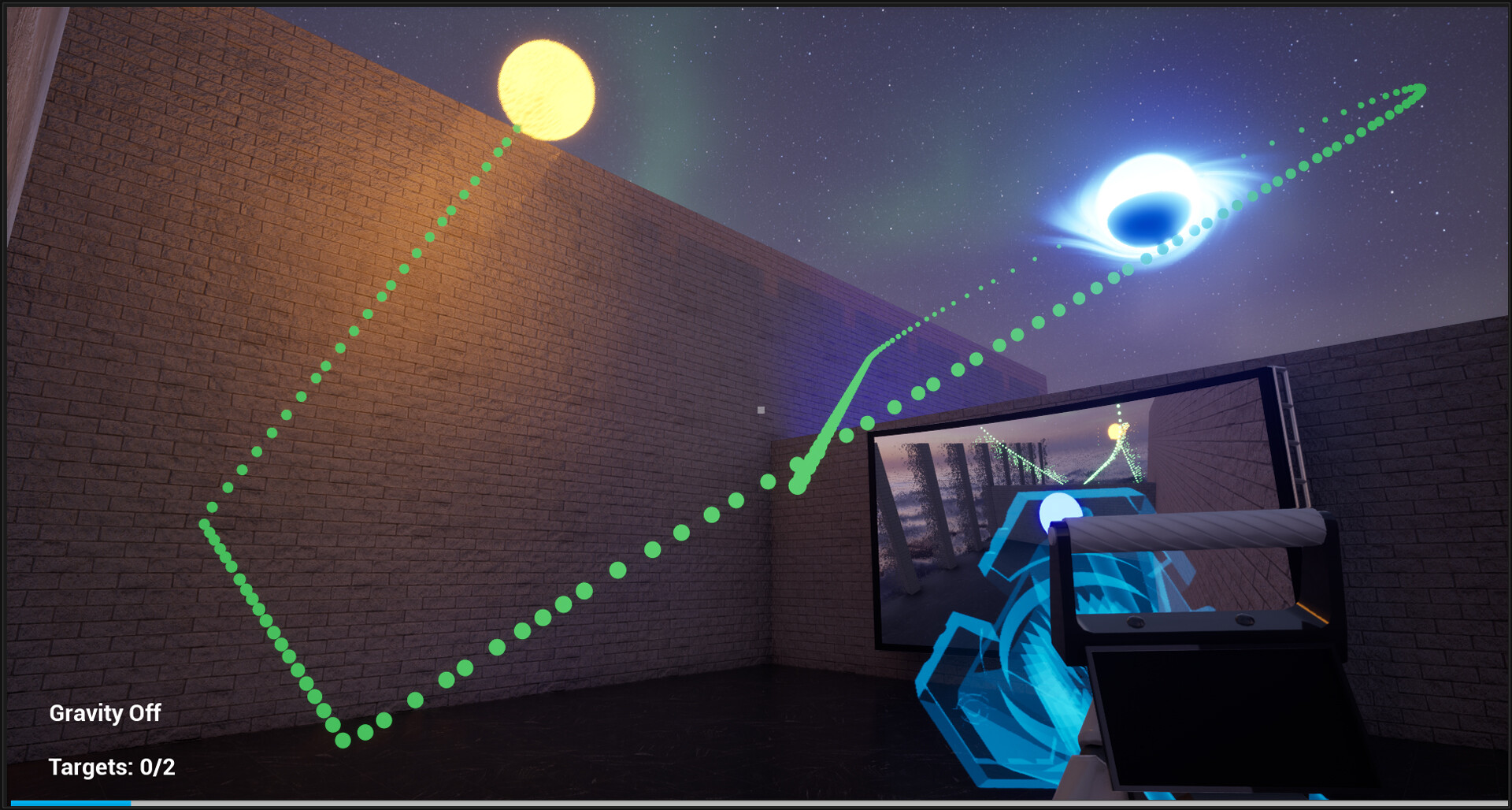Image resolution: width=1512 pixels, height=810 pixels.
Task: Select the small orange sun inside the monitor
Action: (1114, 431)
